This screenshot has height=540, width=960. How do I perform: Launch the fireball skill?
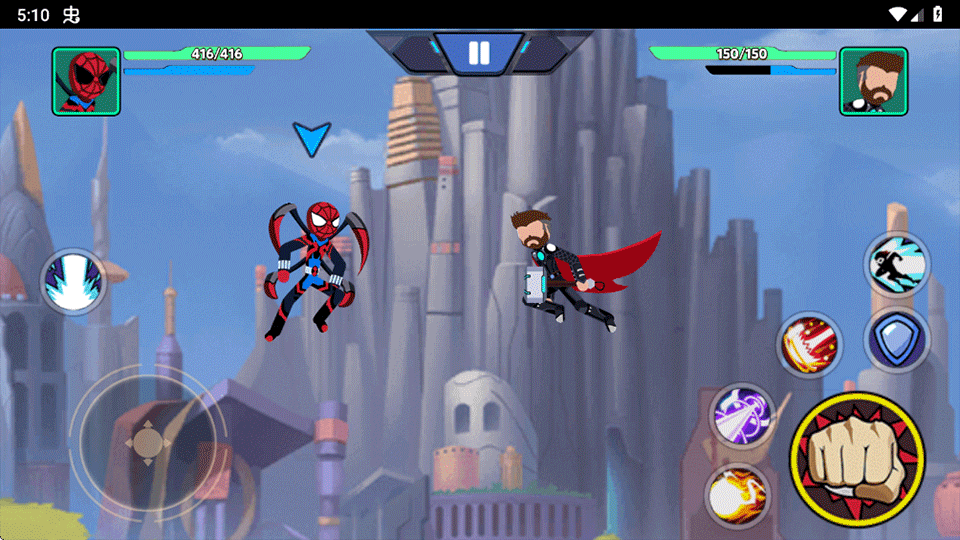coord(738,495)
